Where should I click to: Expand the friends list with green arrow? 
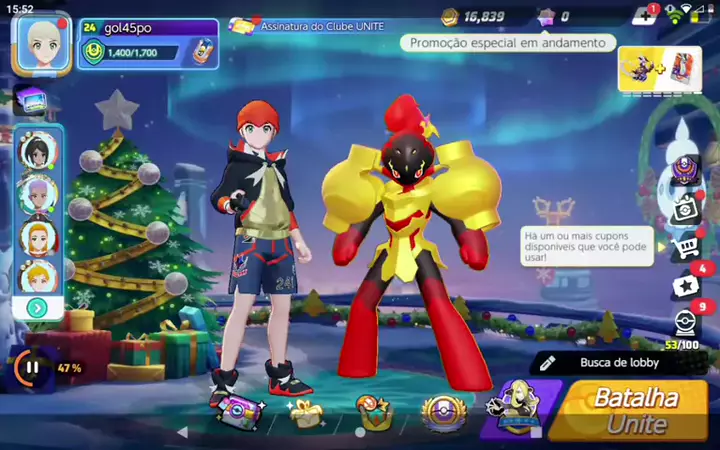pyautogui.click(x=37, y=308)
